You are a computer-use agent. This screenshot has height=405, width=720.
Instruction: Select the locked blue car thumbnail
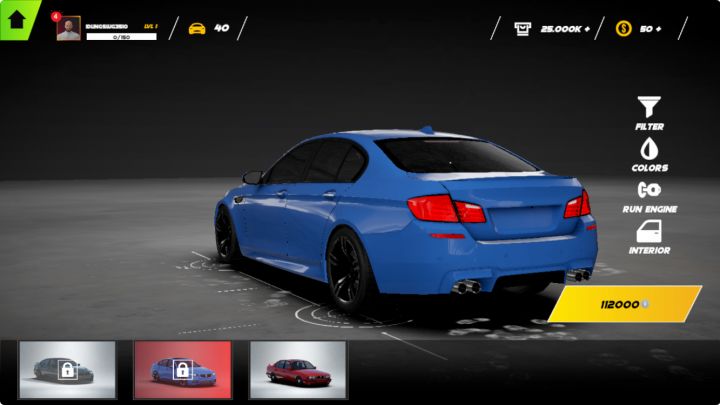(182, 370)
